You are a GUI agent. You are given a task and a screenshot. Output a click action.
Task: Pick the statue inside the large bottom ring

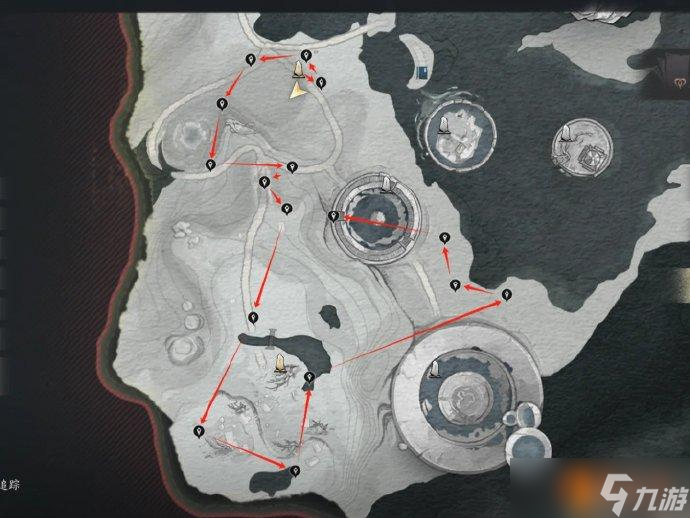point(435,371)
